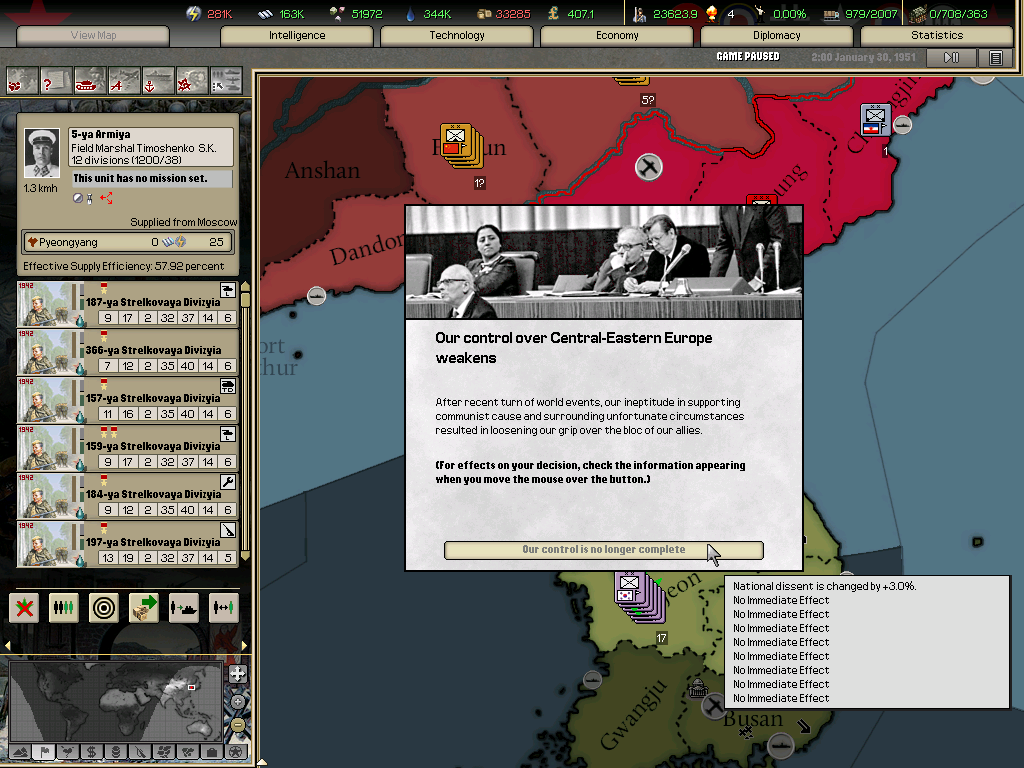Zoom in on the minimap
The width and height of the screenshot is (1024, 768).
238,674
